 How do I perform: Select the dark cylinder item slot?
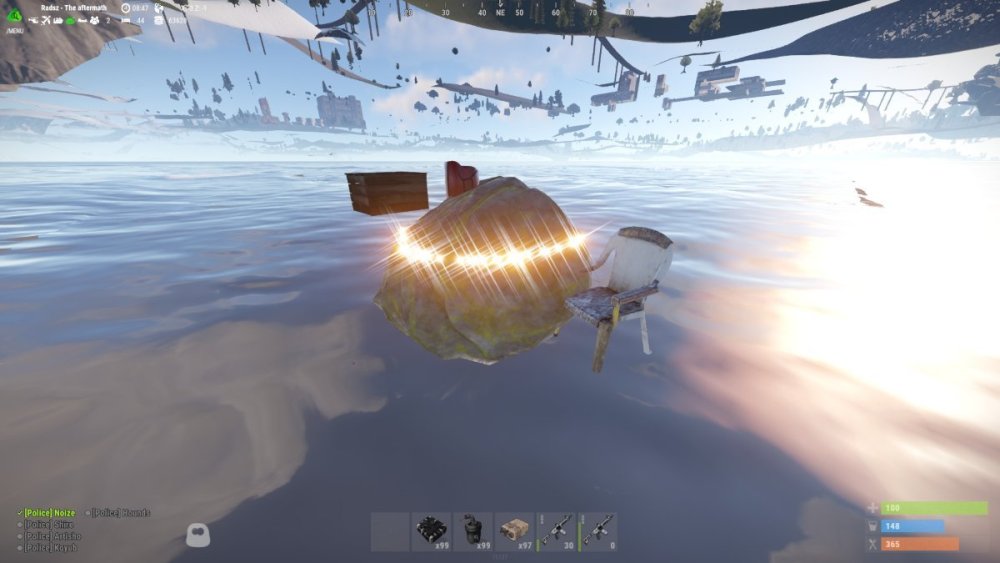click(x=472, y=531)
